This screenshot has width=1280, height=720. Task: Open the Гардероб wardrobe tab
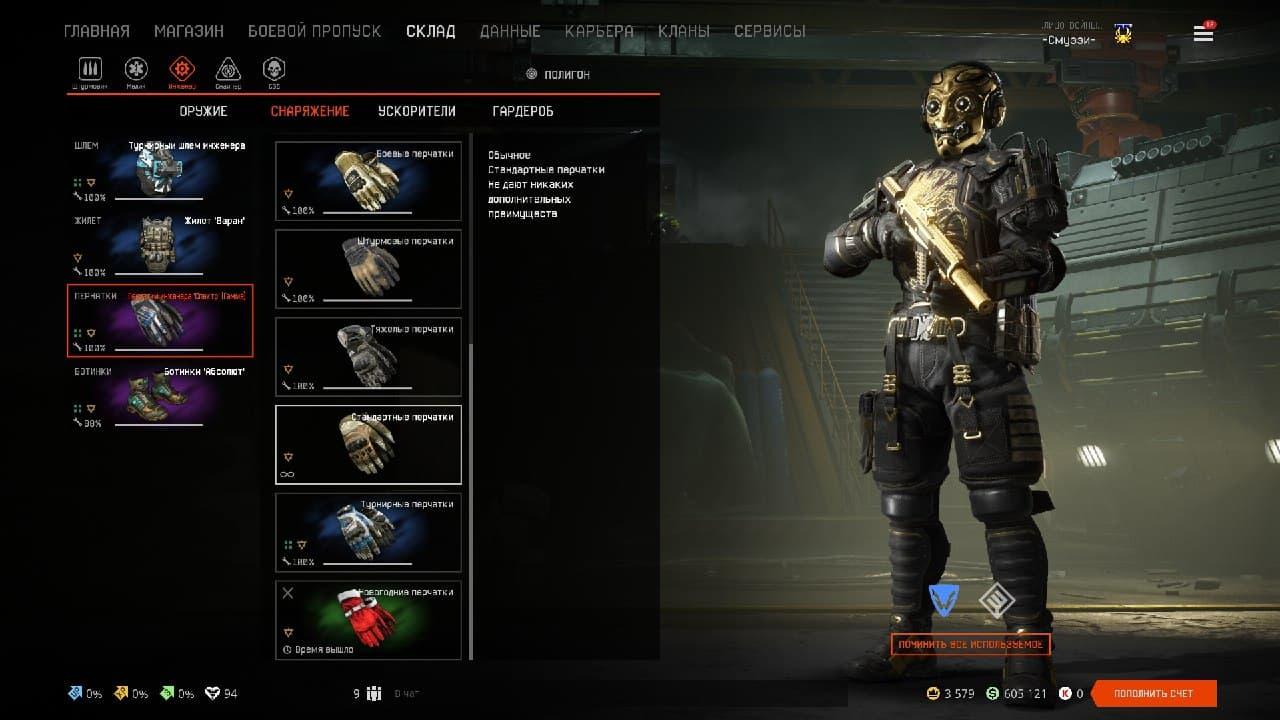click(x=523, y=111)
